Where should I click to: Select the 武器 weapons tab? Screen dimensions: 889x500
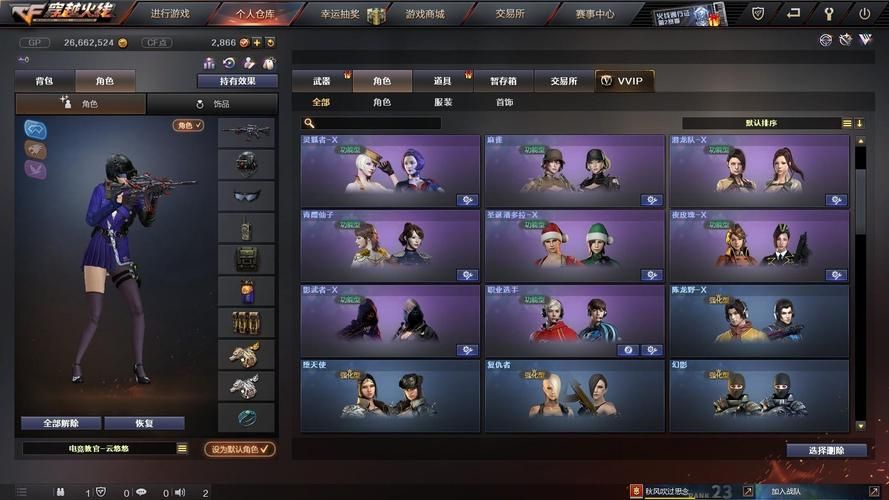click(322, 81)
